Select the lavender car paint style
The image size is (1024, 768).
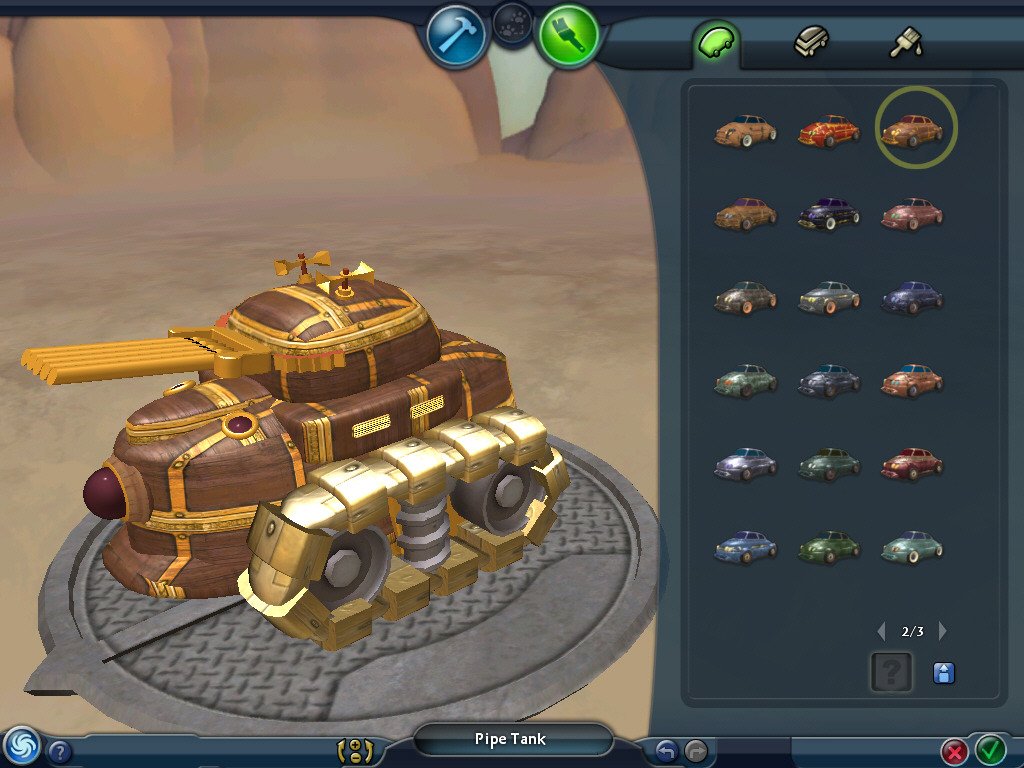[746, 464]
